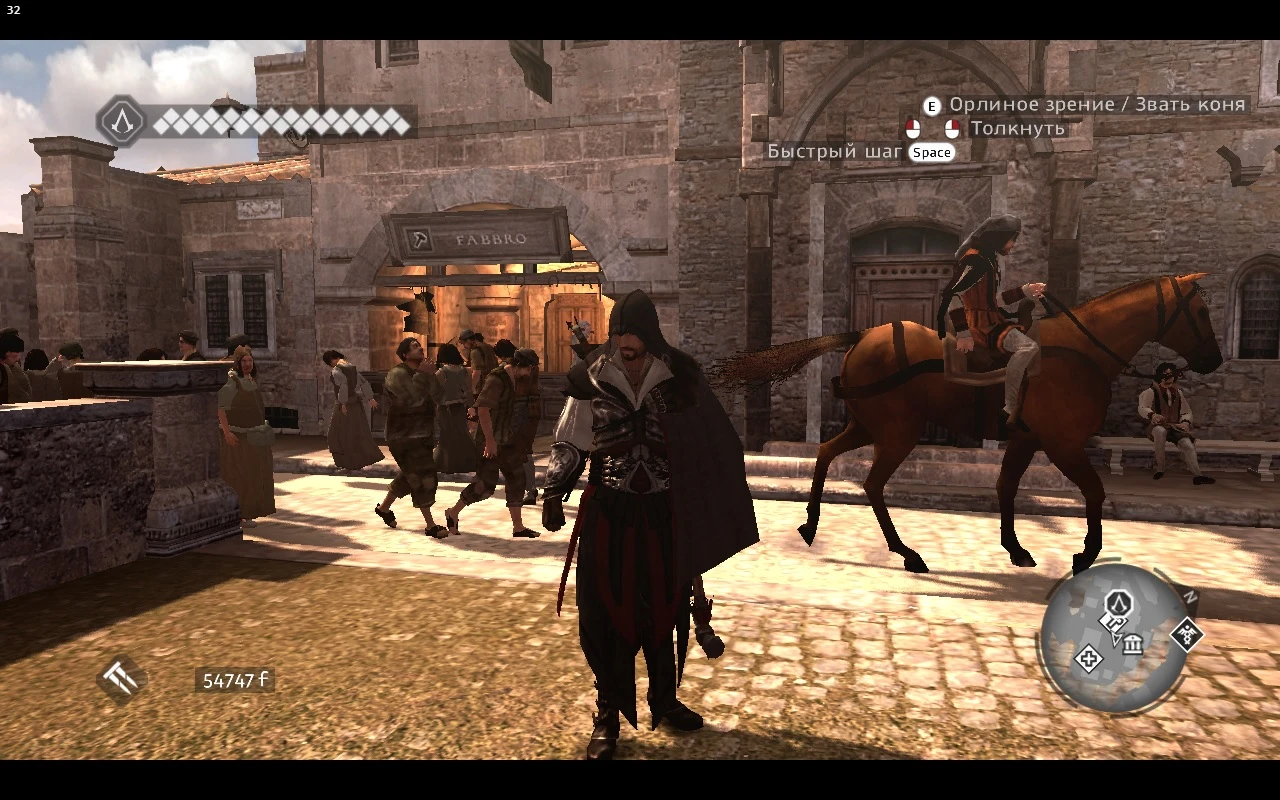Image resolution: width=1280 pixels, height=800 pixels.
Task: Select the doctor cross marker on the minimap
Action: [1089, 660]
